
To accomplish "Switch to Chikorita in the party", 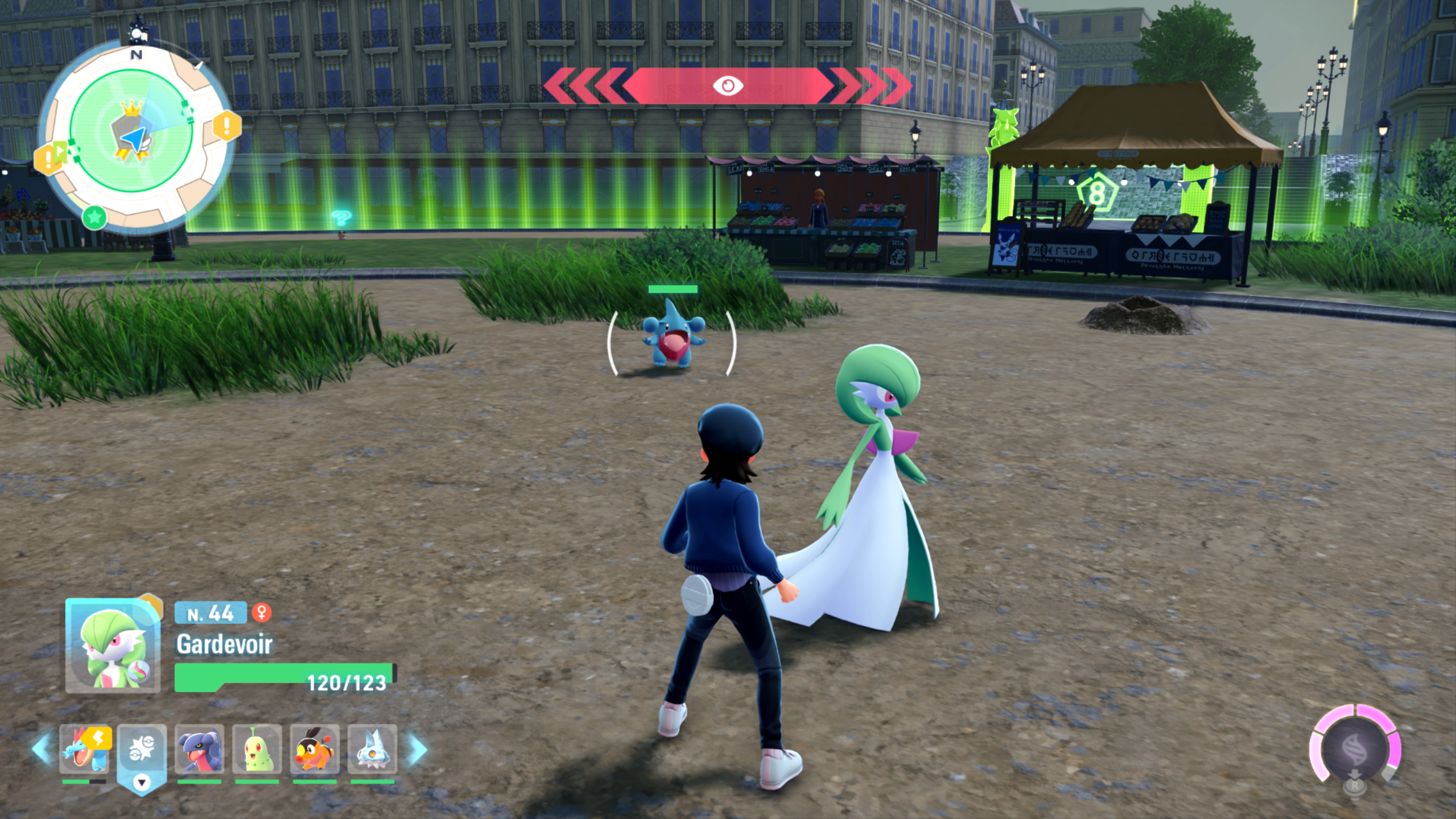I will (x=257, y=748).
